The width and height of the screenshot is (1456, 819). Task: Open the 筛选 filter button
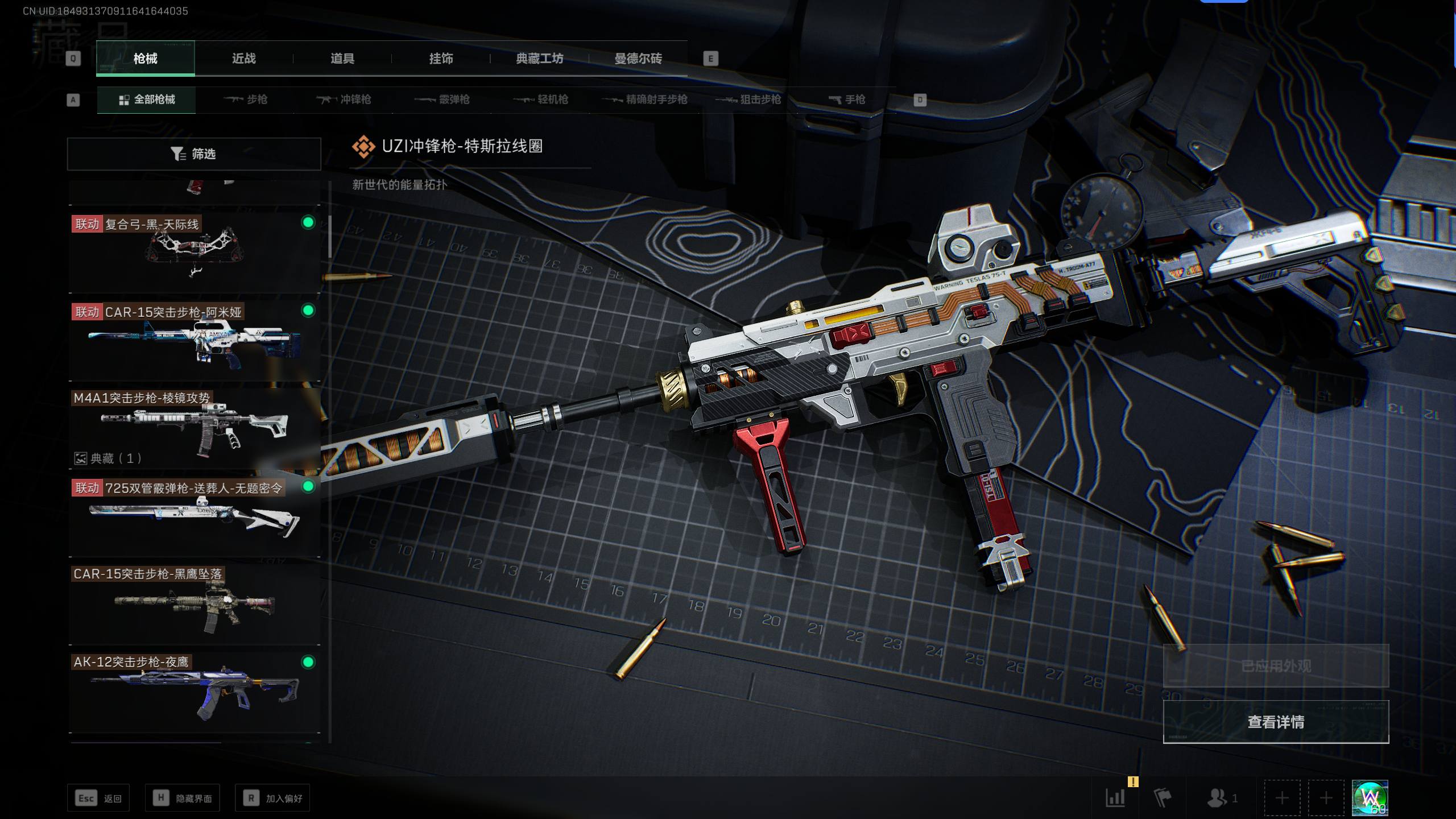(194, 154)
